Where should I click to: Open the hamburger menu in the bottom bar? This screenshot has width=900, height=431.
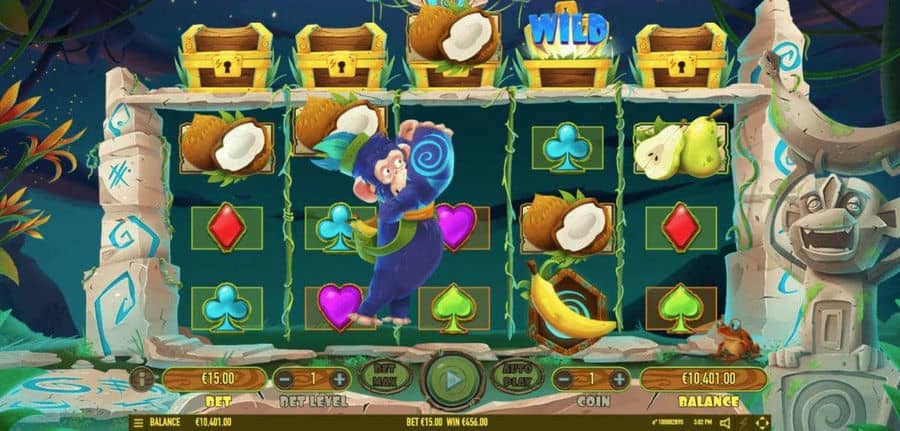pos(138,423)
